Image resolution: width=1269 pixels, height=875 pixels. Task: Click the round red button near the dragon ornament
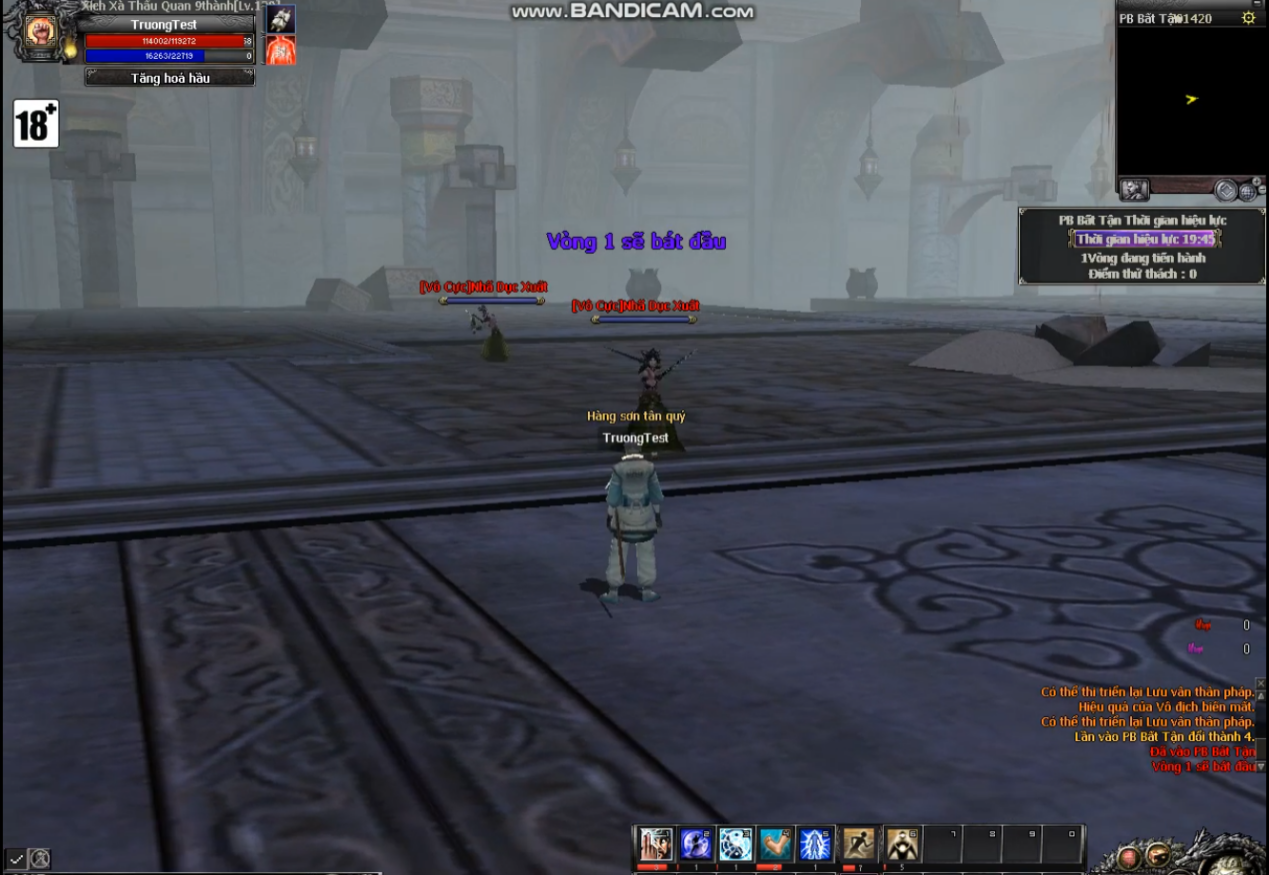click(x=1130, y=857)
